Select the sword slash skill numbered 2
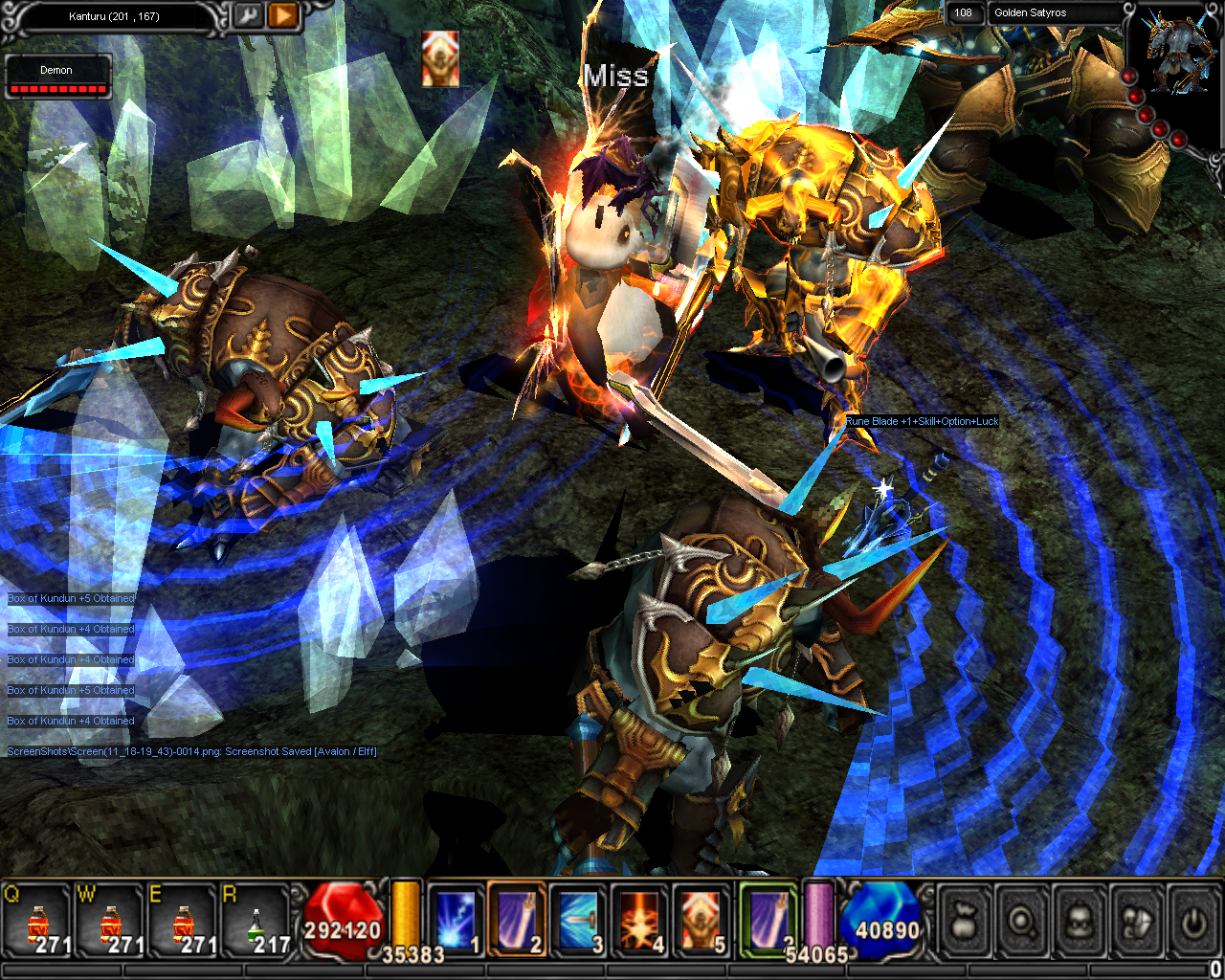The image size is (1225, 980). [x=517, y=920]
